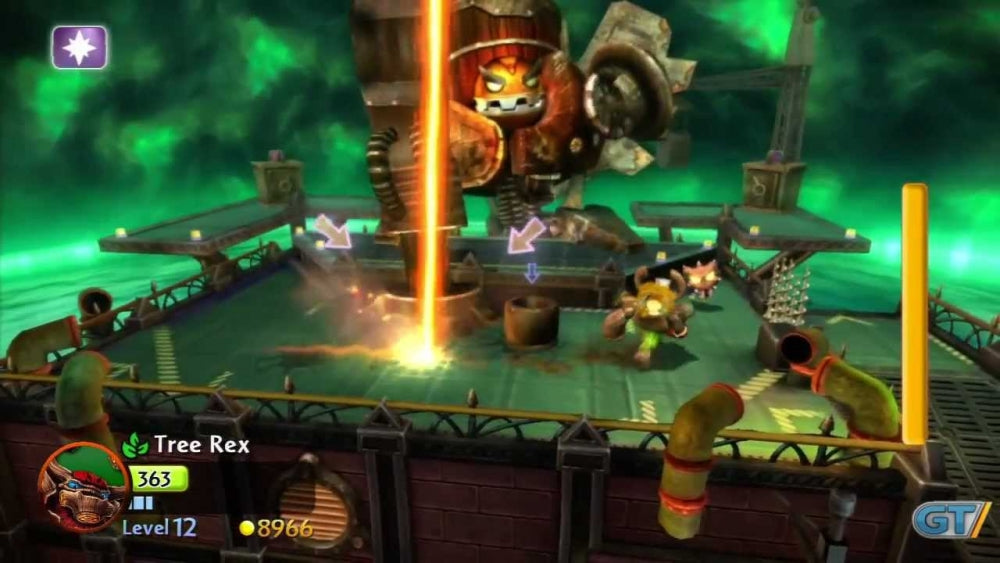Click the green leaf Life element icon

[x=134, y=446]
